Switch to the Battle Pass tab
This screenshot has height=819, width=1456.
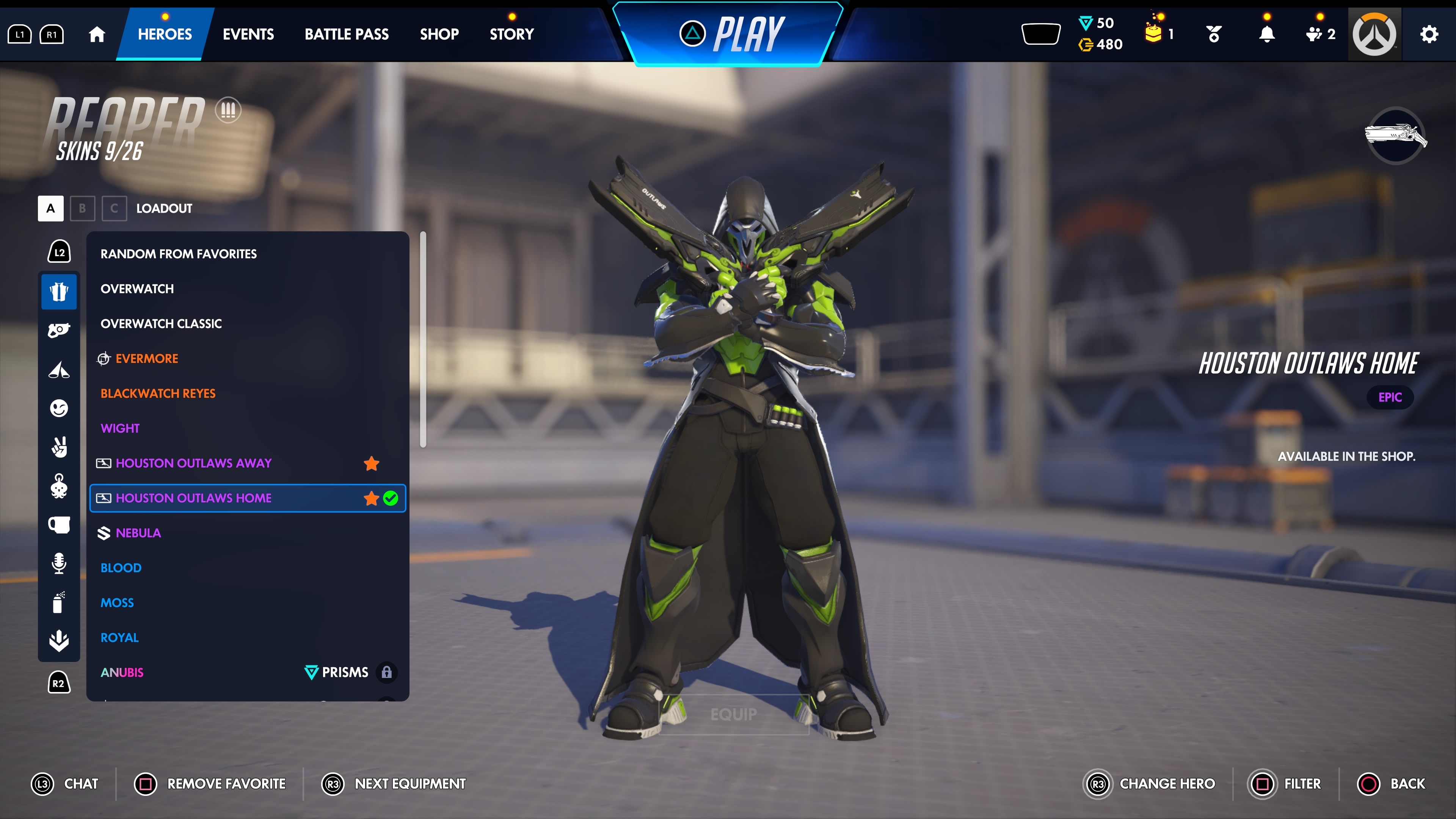347,35
